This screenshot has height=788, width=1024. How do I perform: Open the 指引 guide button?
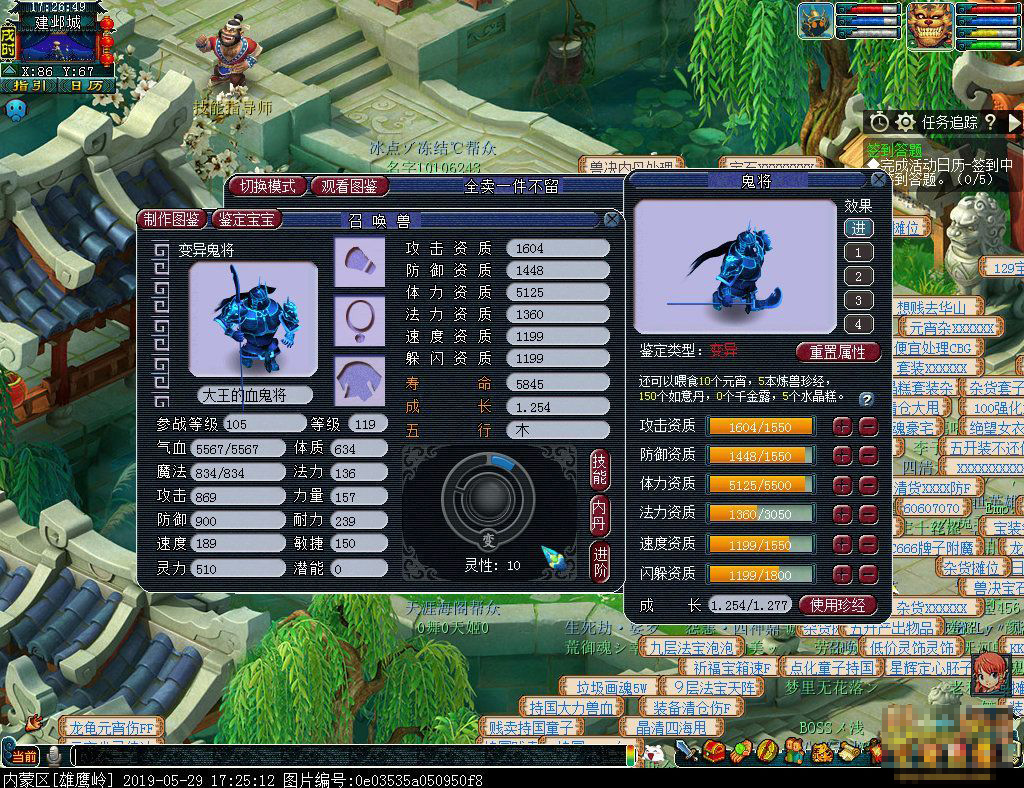29,86
